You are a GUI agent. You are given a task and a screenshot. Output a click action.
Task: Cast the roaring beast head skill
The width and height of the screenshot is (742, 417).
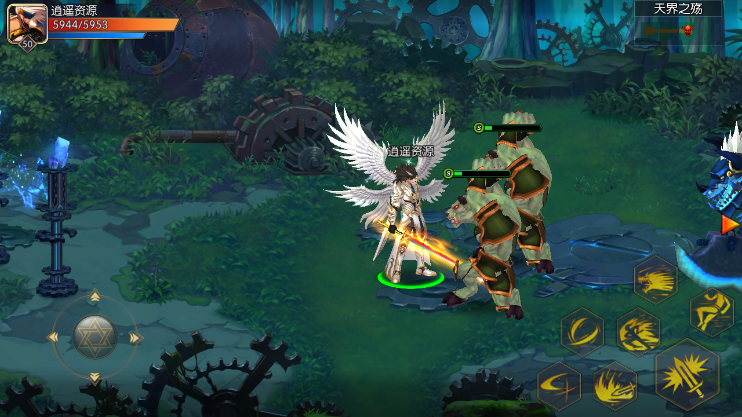(655, 280)
